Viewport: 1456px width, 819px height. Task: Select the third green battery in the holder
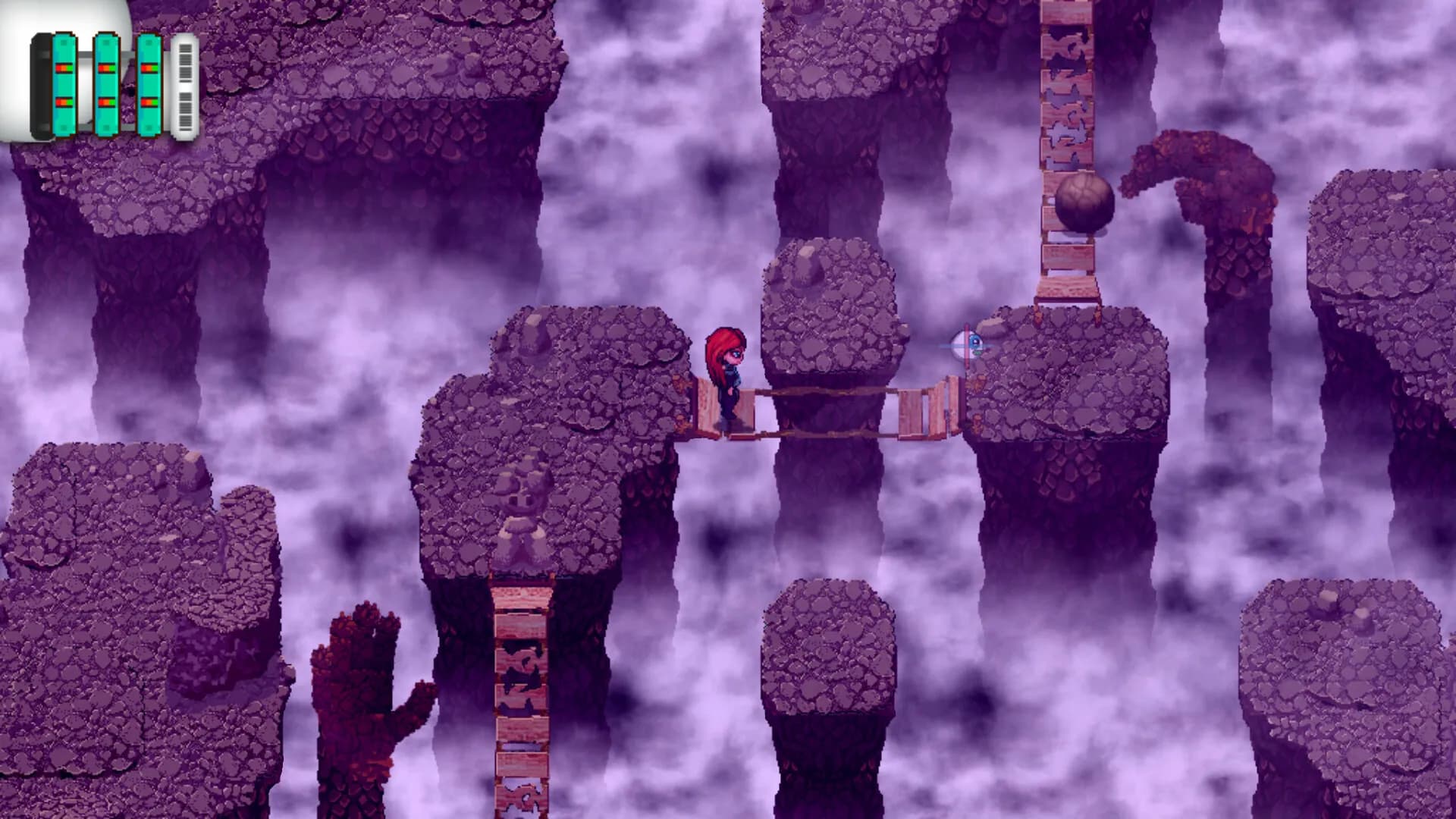pyautogui.click(x=149, y=83)
